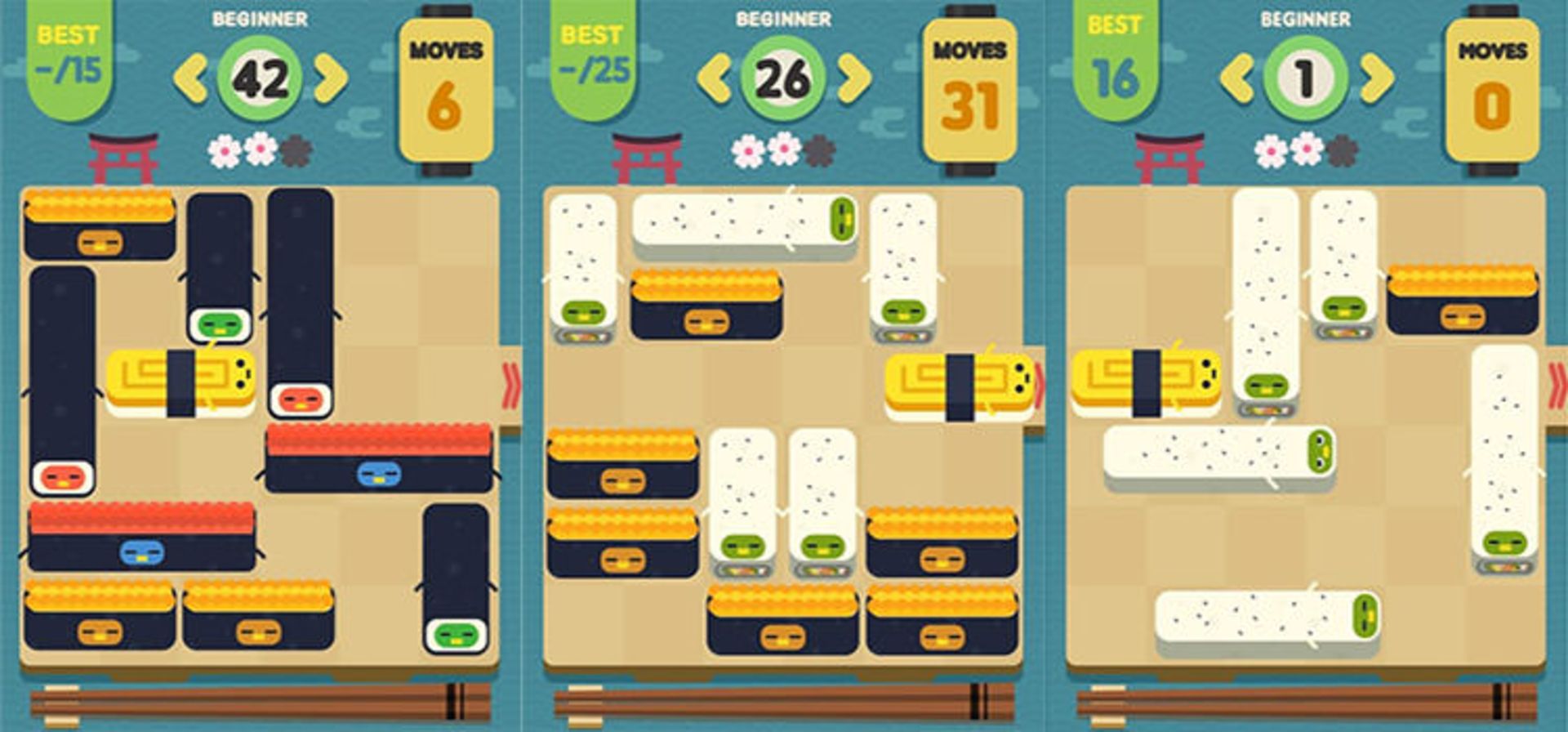This screenshot has width=1568, height=732.
Task: Go to the level after level 1
Action: [1378, 79]
